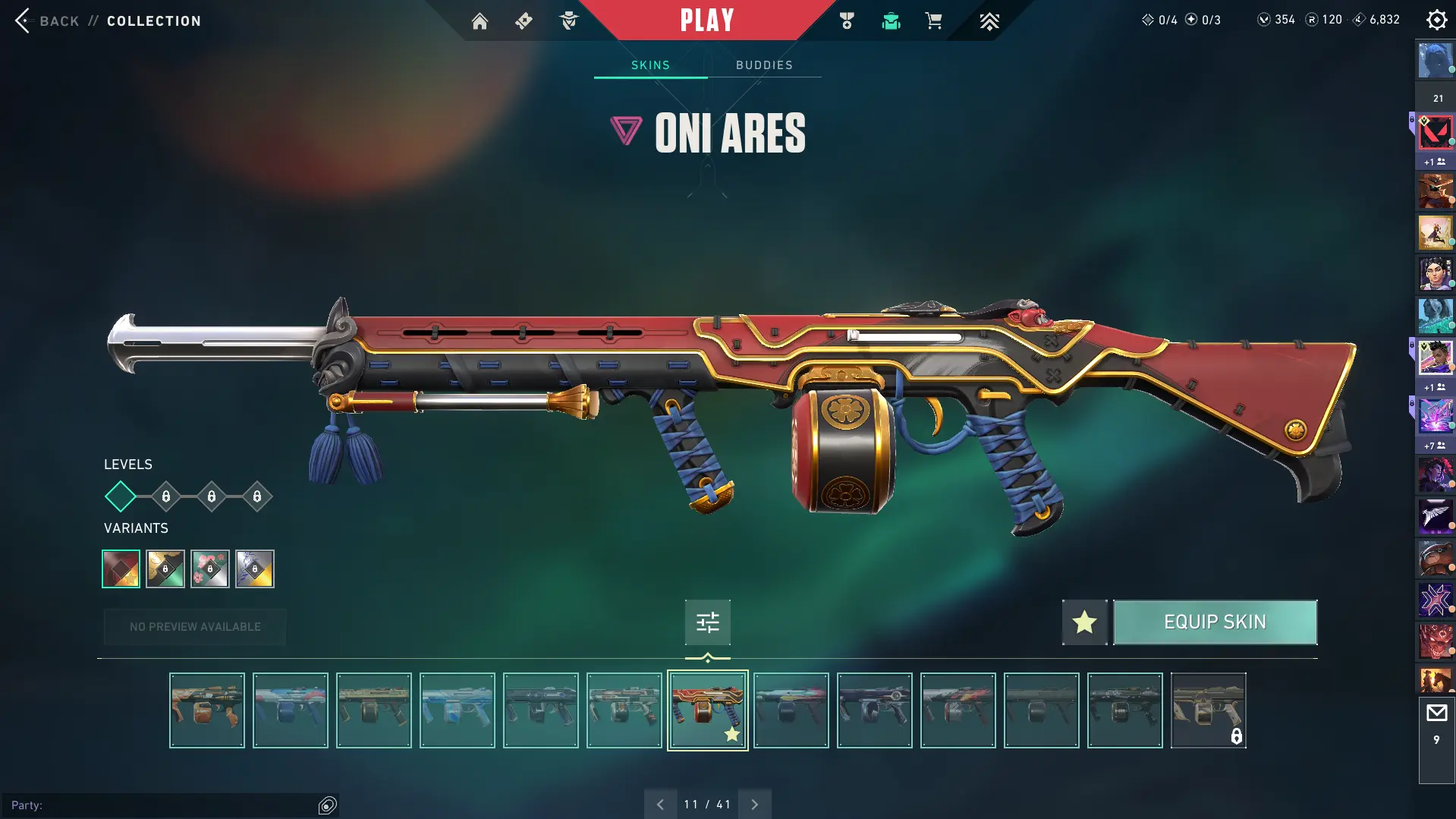The height and width of the screenshot is (819, 1456).
Task: Open the skin filter sliders button
Action: point(707,622)
